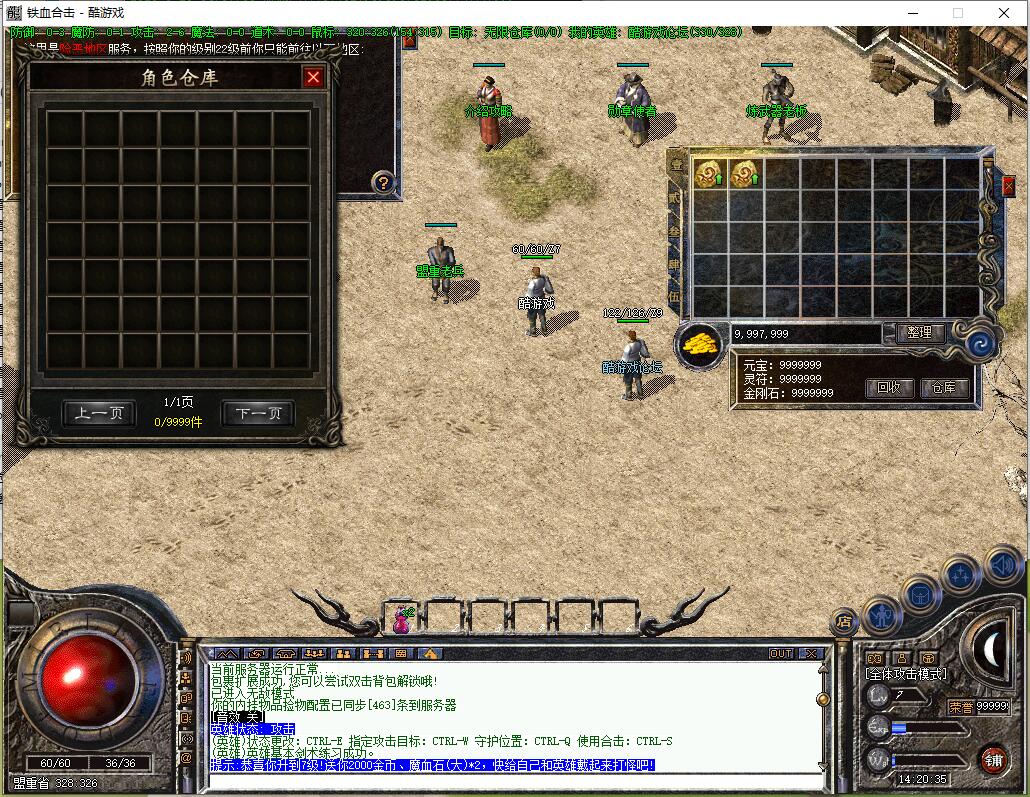Switch to bag page 贰 tab
This screenshot has height=797, width=1030.
click(x=676, y=200)
